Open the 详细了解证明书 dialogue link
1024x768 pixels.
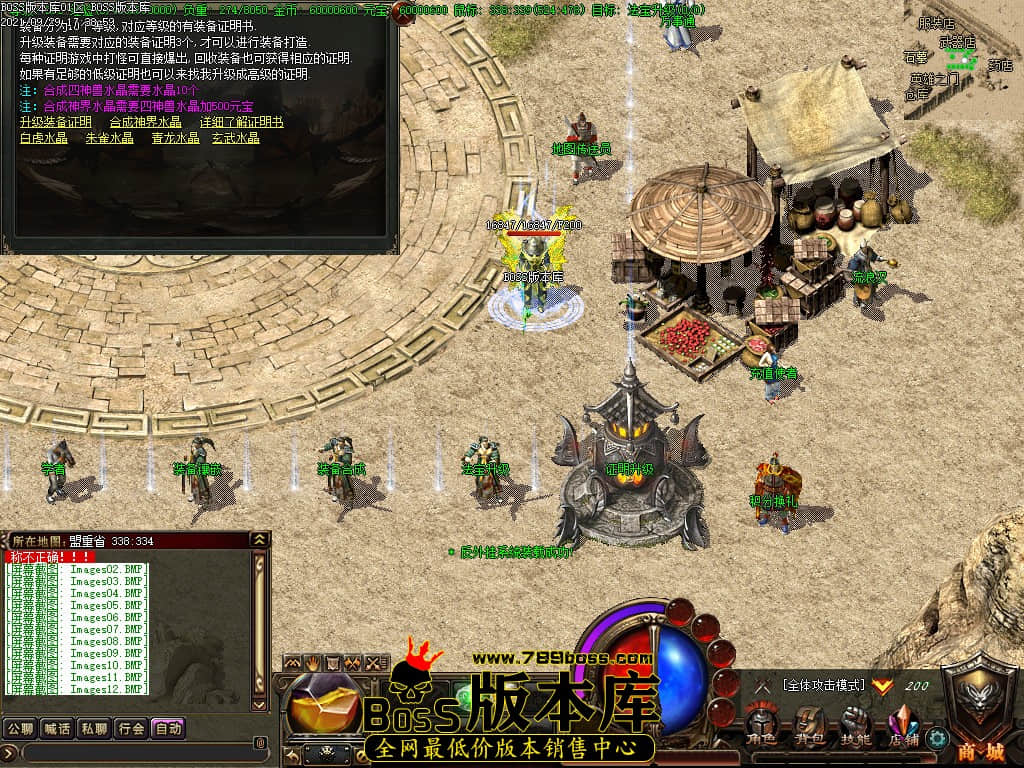(241, 122)
